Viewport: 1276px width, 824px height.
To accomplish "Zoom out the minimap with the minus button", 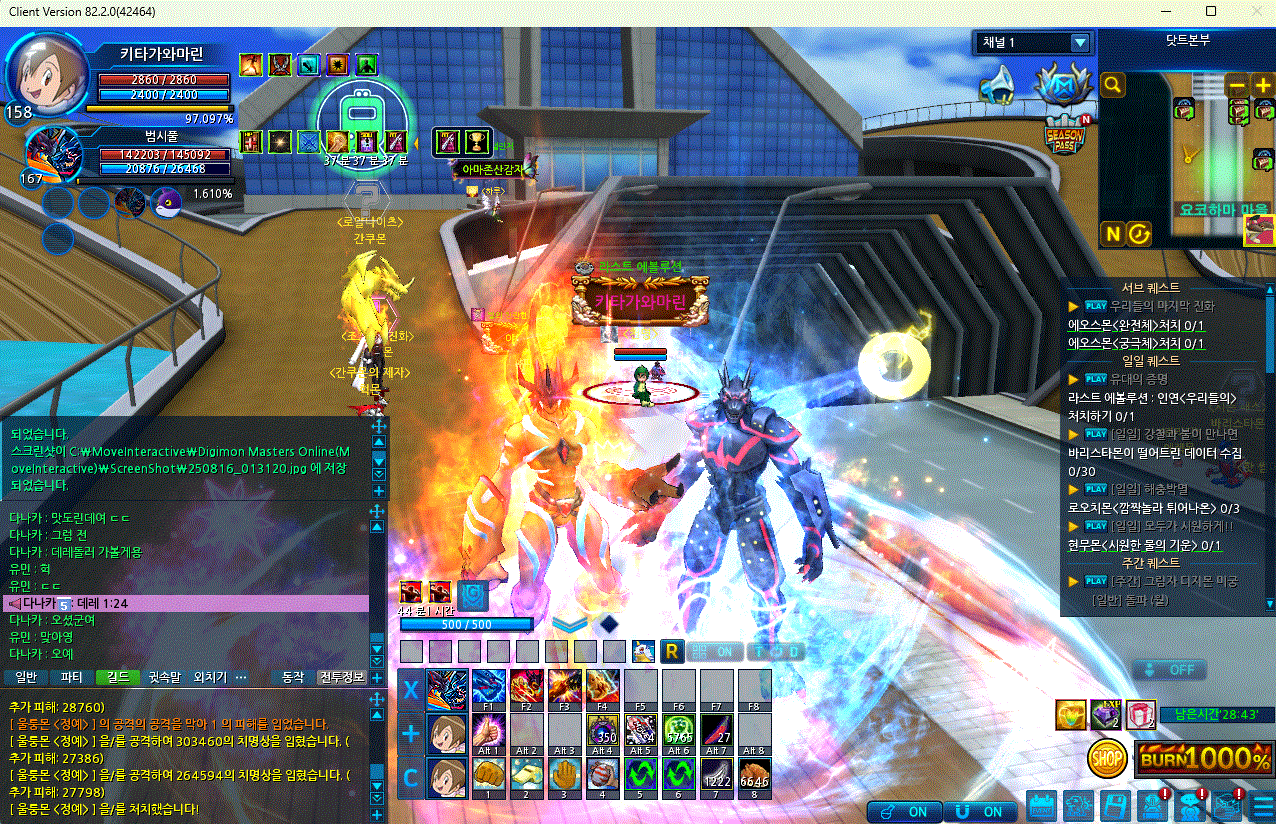I will [x=1237, y=86].
